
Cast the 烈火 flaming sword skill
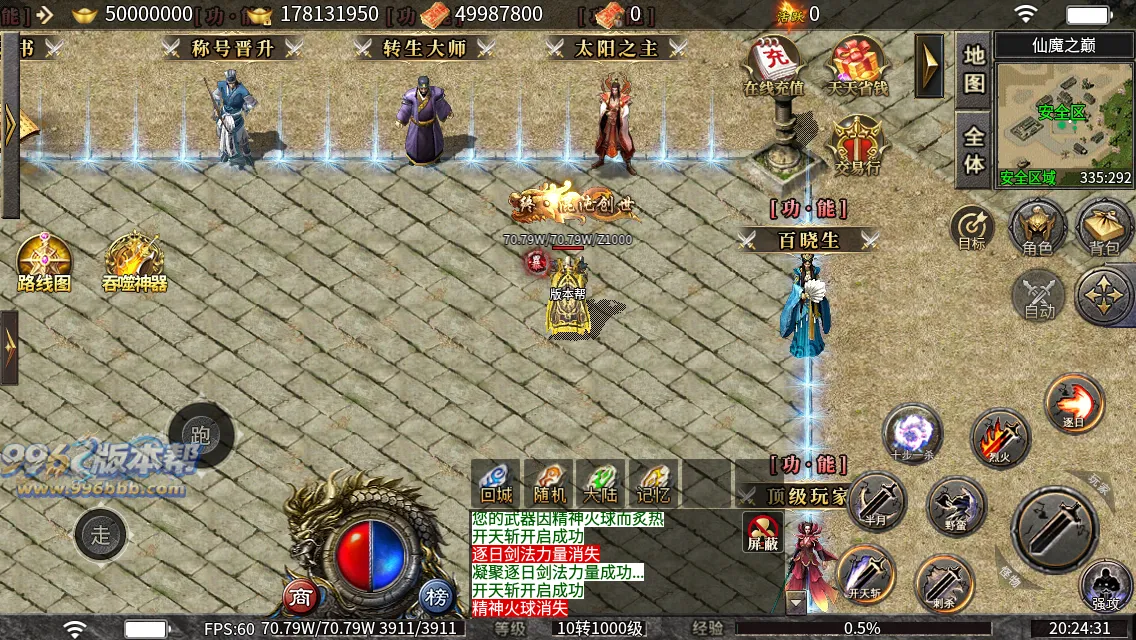(x=1000, y=437)
